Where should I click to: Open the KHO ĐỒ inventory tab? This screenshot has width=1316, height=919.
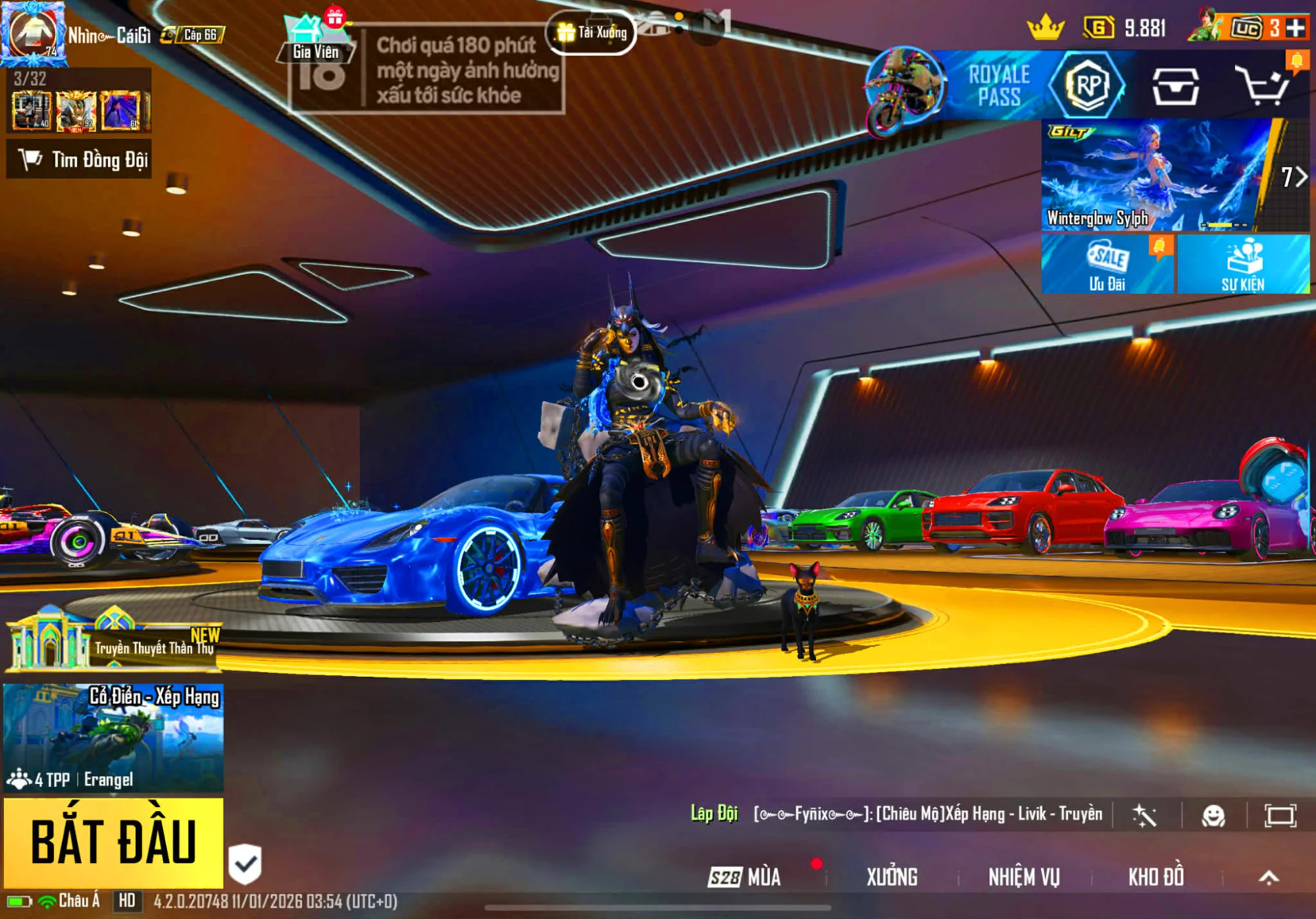pos(1156,877)
